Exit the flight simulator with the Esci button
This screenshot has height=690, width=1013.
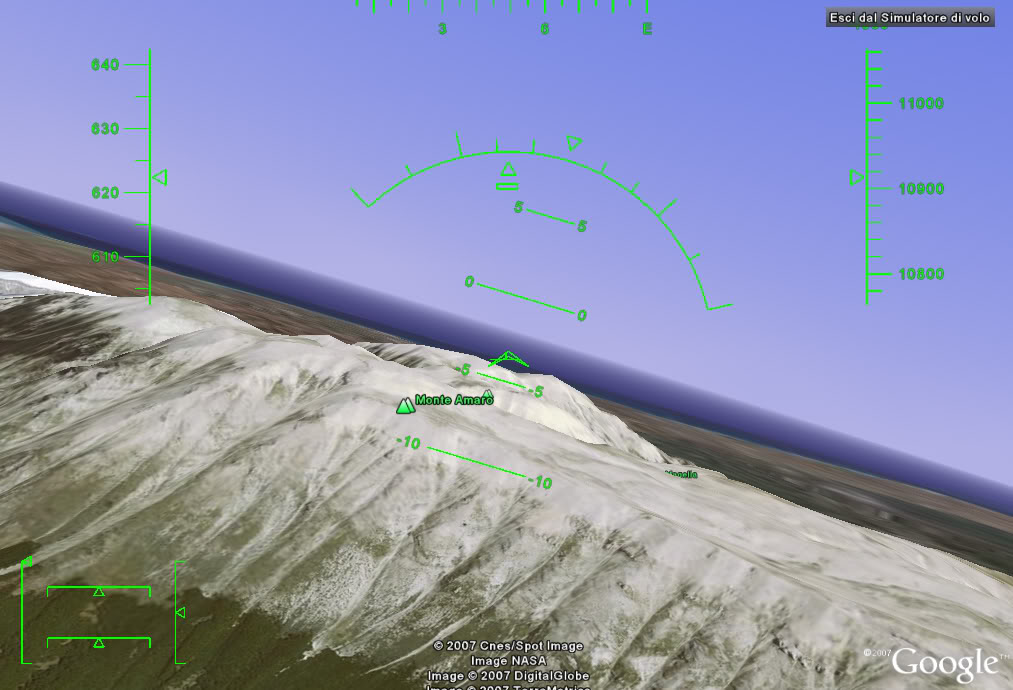click(910, 18)
